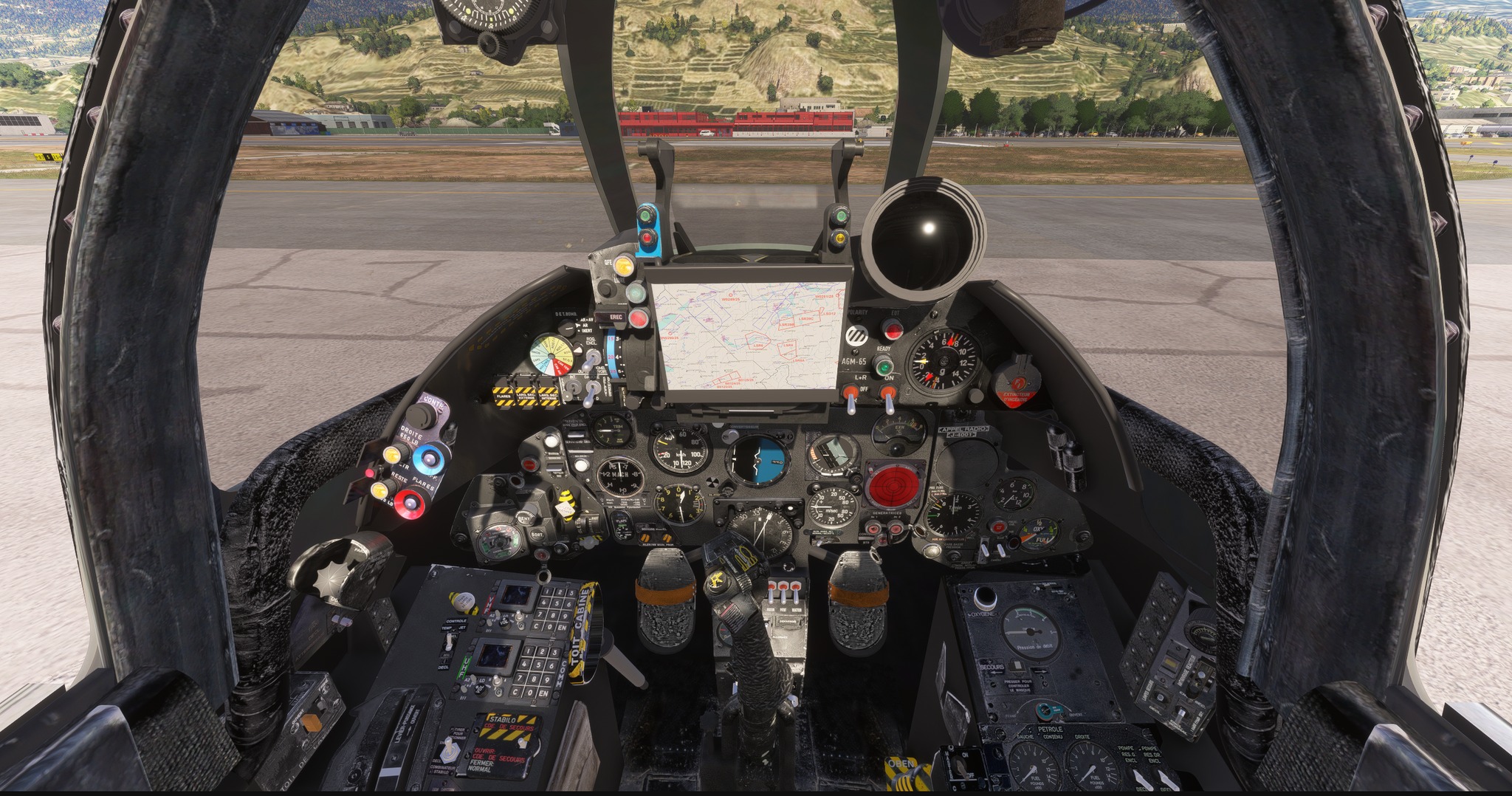Image resolution: width=1512 pixels, height=796 pixels.
Task: Flip the yellow-striped FLARES switch guard
Action: pyautogui.click(x=504, y=396)
